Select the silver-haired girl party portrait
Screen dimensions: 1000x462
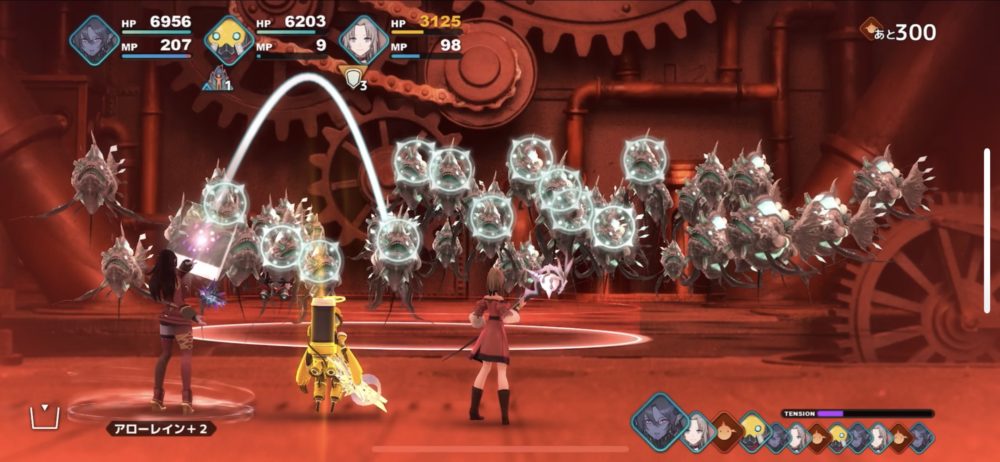(x=362, y=40)
